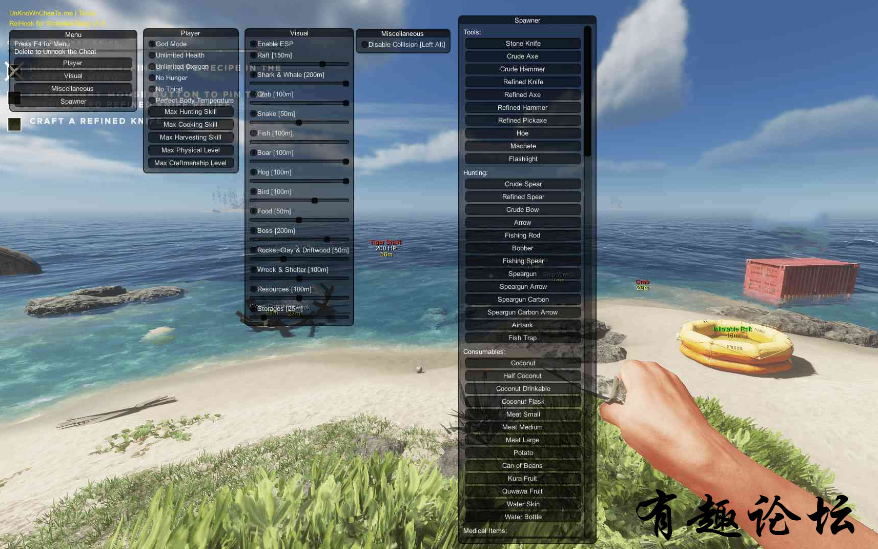Tick the Enable ESP checkbox
The width and height of the screenshot is (878, 549).
pos(253,44)
